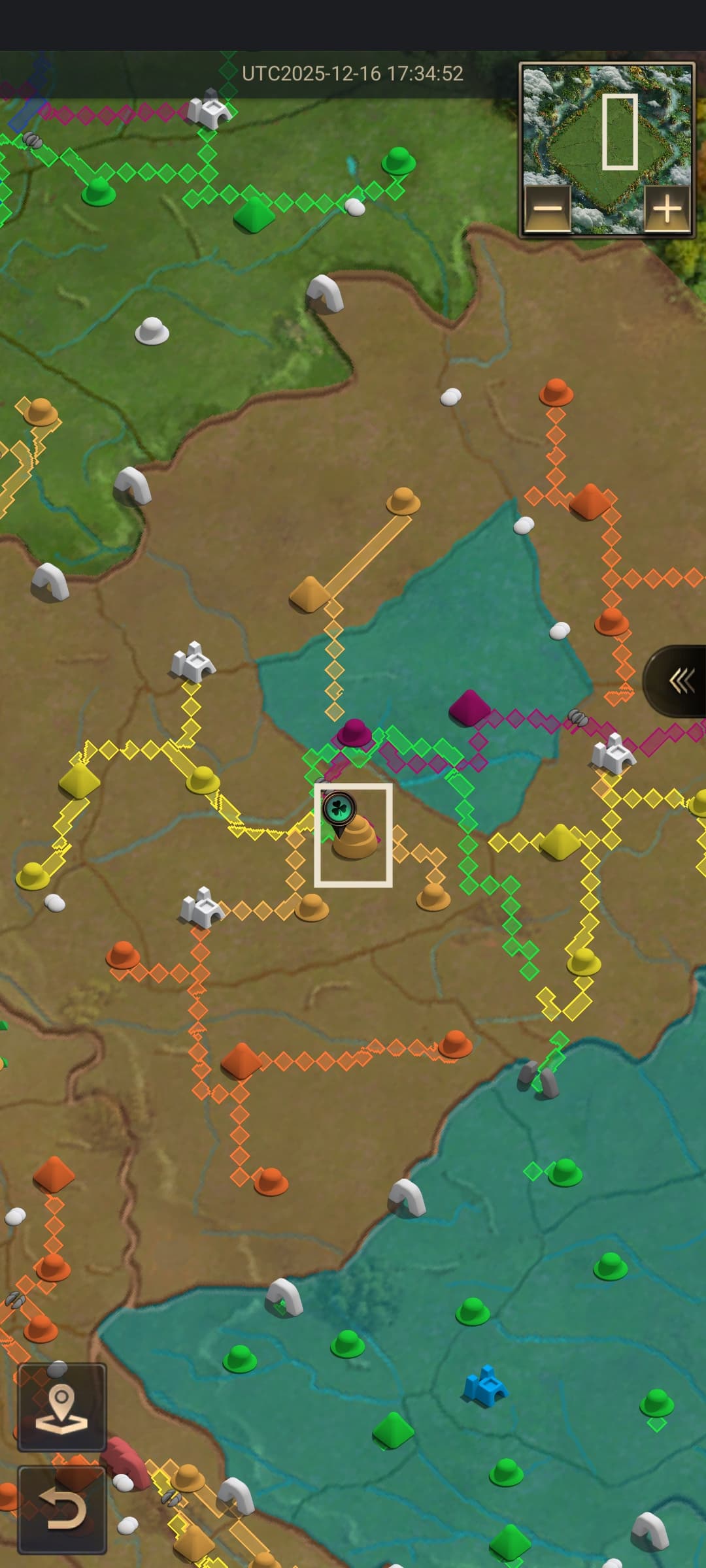
Task: Zoom out using the minimap minus button
Action: [548, 209]
